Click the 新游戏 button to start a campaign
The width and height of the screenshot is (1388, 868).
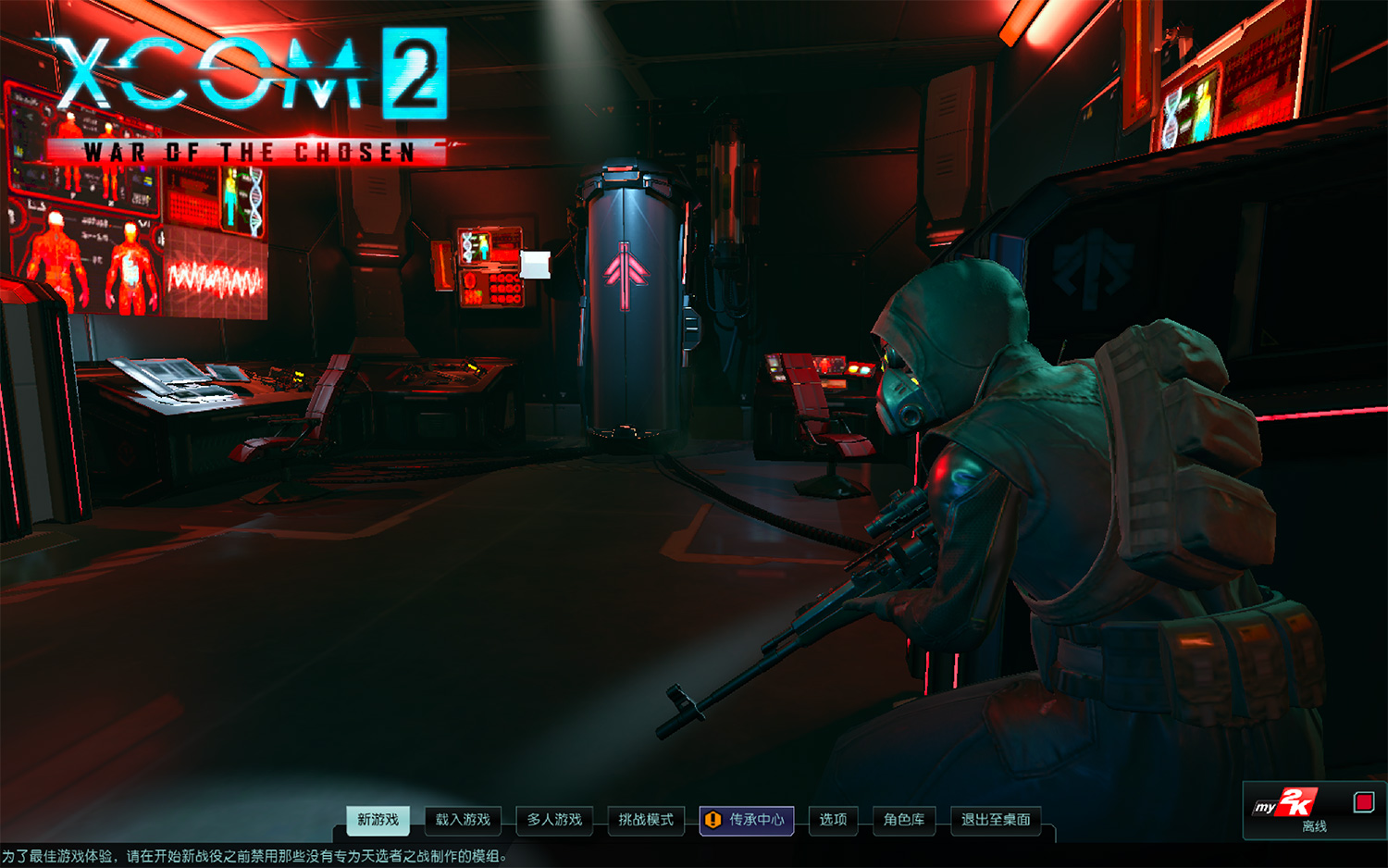[378, 820]
